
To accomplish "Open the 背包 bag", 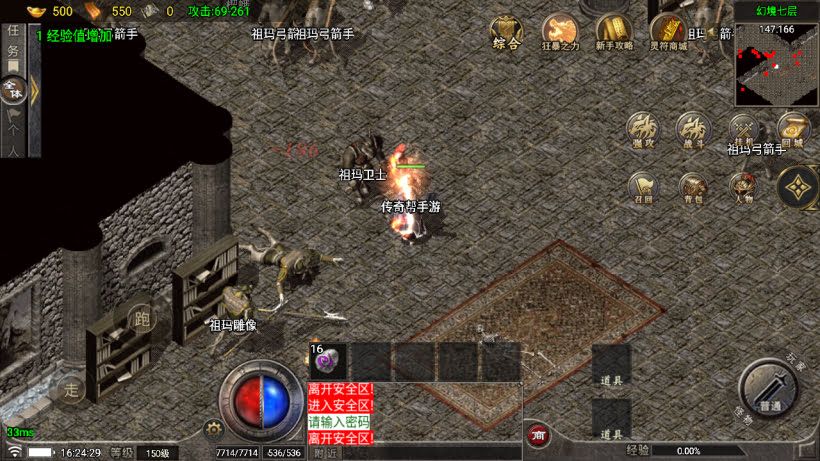I will point(692,188).
